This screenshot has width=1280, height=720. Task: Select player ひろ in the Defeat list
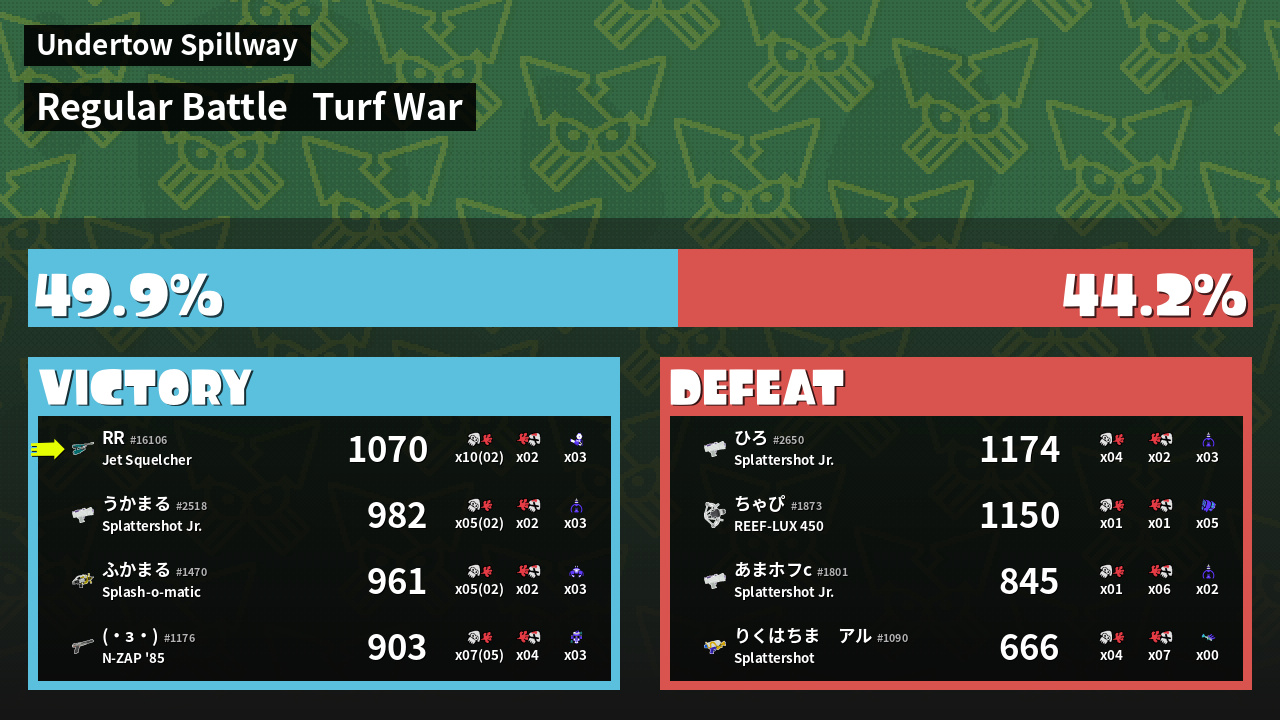[x=956, y=449]
